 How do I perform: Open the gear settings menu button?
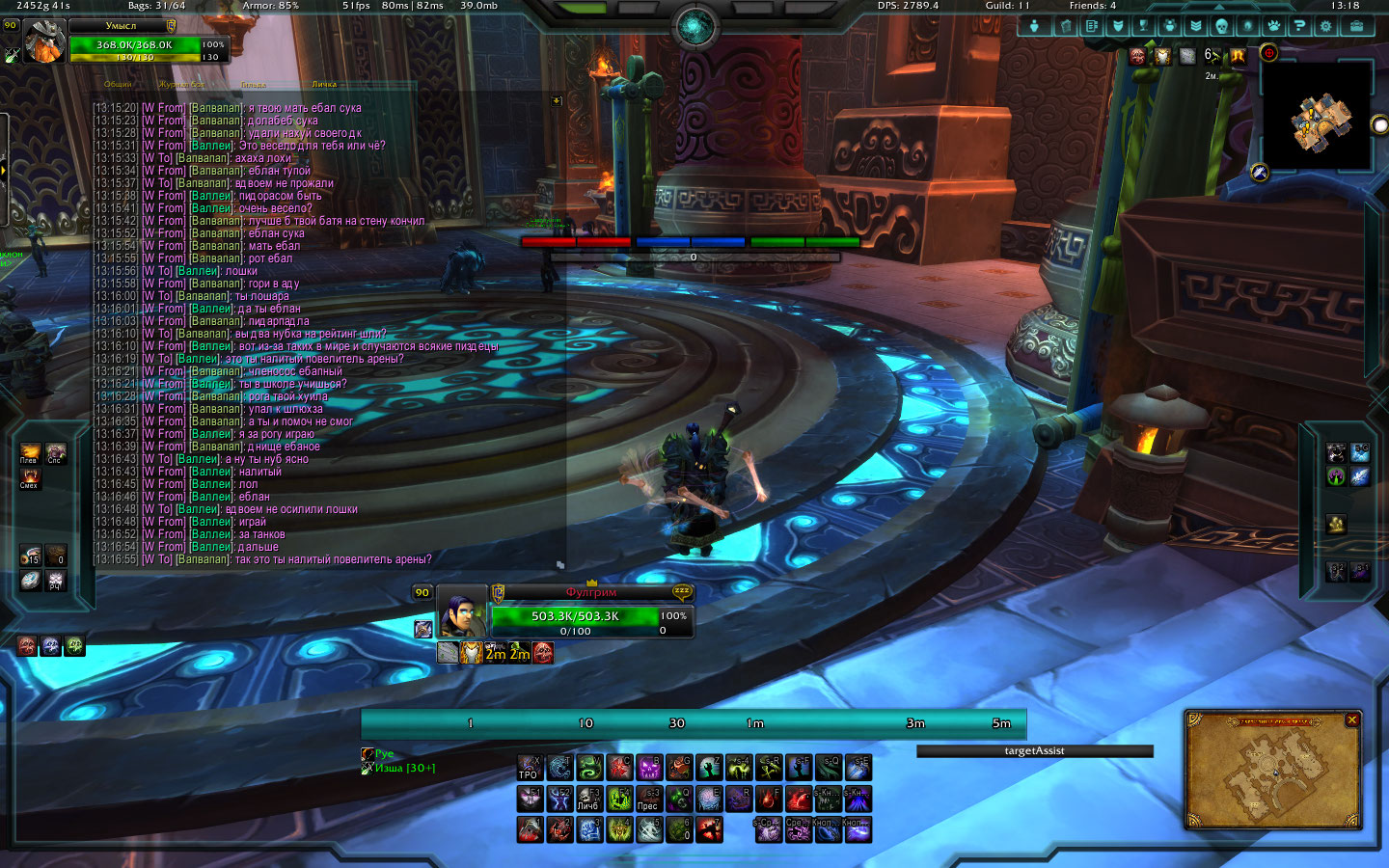(1325, 26)
